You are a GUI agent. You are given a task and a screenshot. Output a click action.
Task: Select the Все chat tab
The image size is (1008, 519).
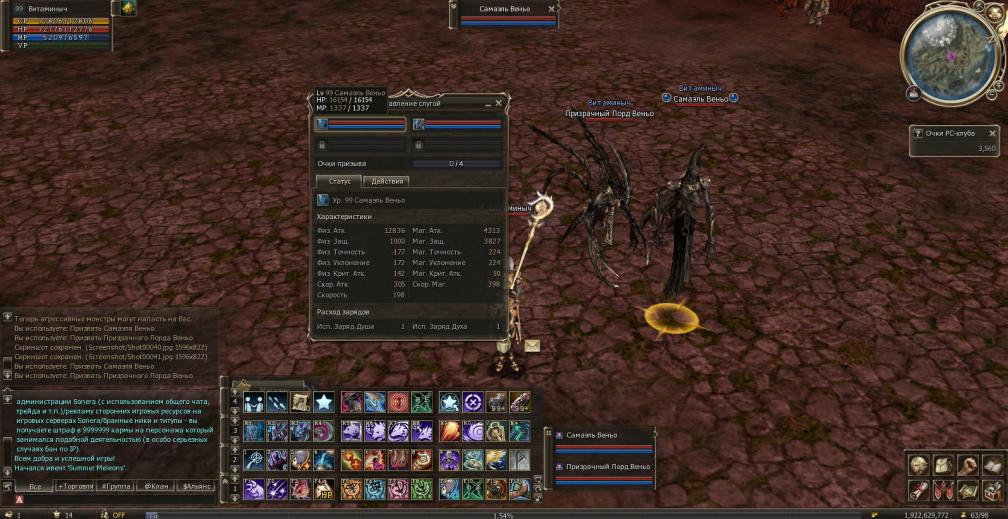[x=35, y=486]
